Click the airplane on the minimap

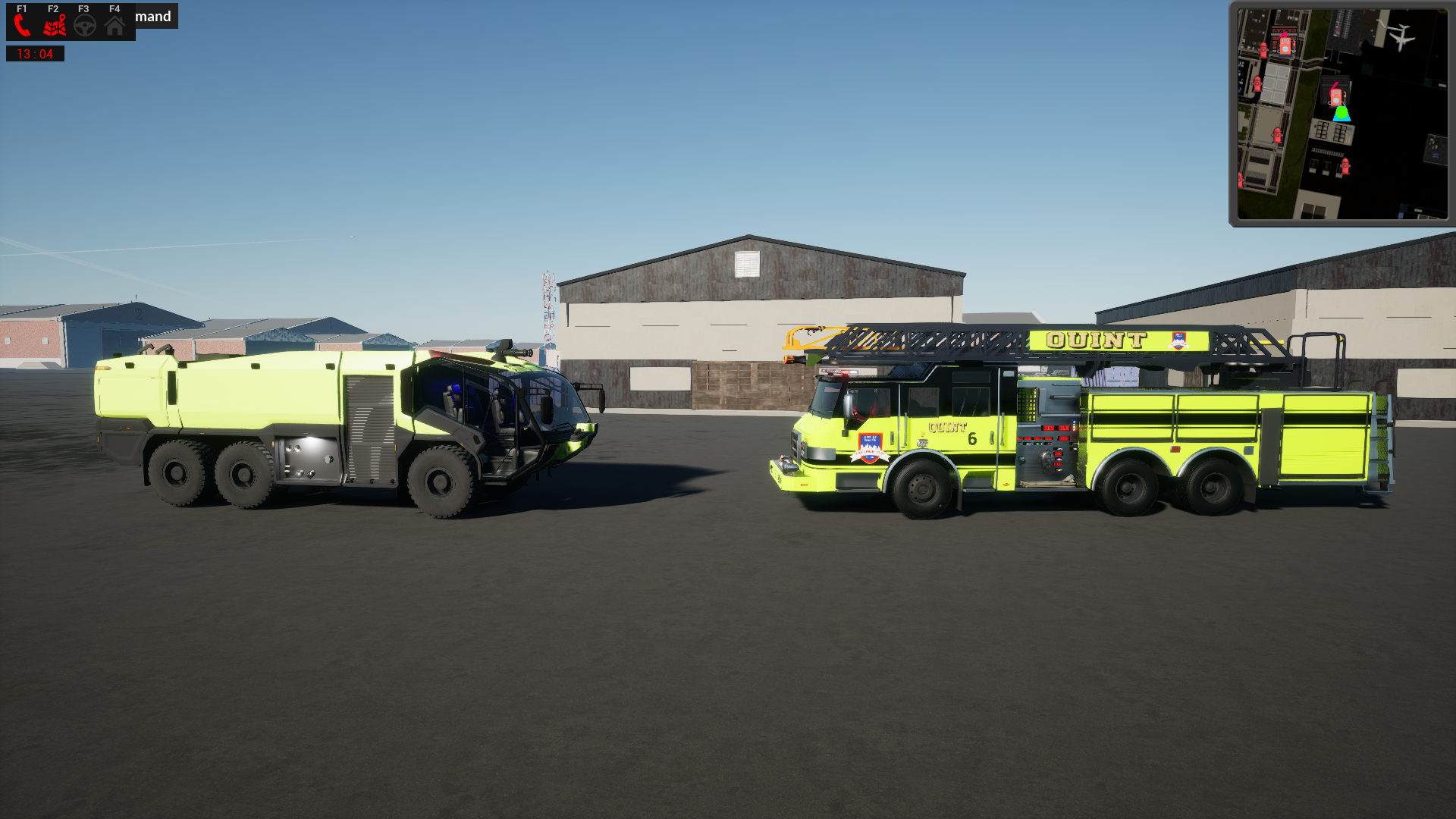tap(1400, 35)
